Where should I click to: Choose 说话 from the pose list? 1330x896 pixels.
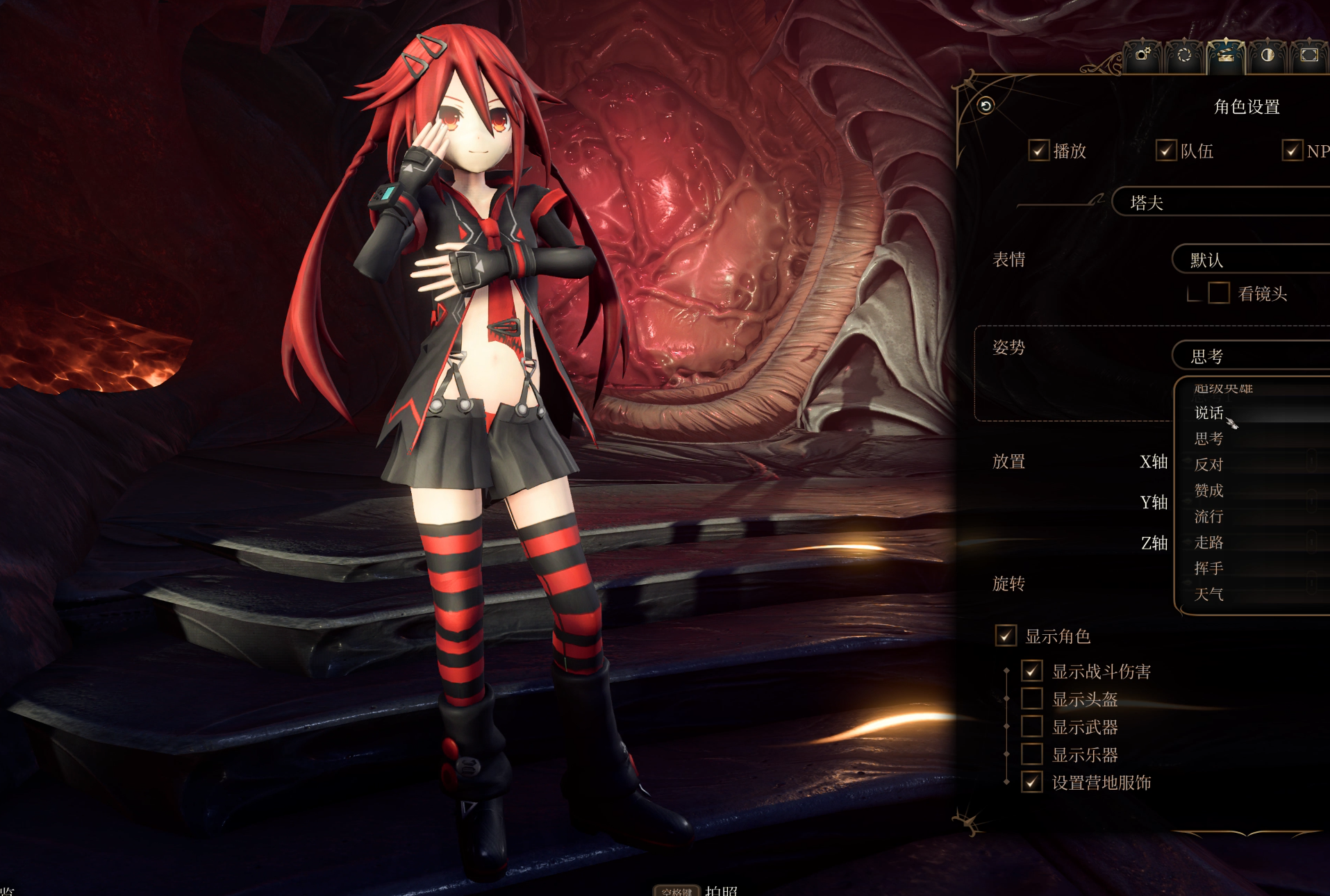pyautogui.click(x=1209, y=413)
